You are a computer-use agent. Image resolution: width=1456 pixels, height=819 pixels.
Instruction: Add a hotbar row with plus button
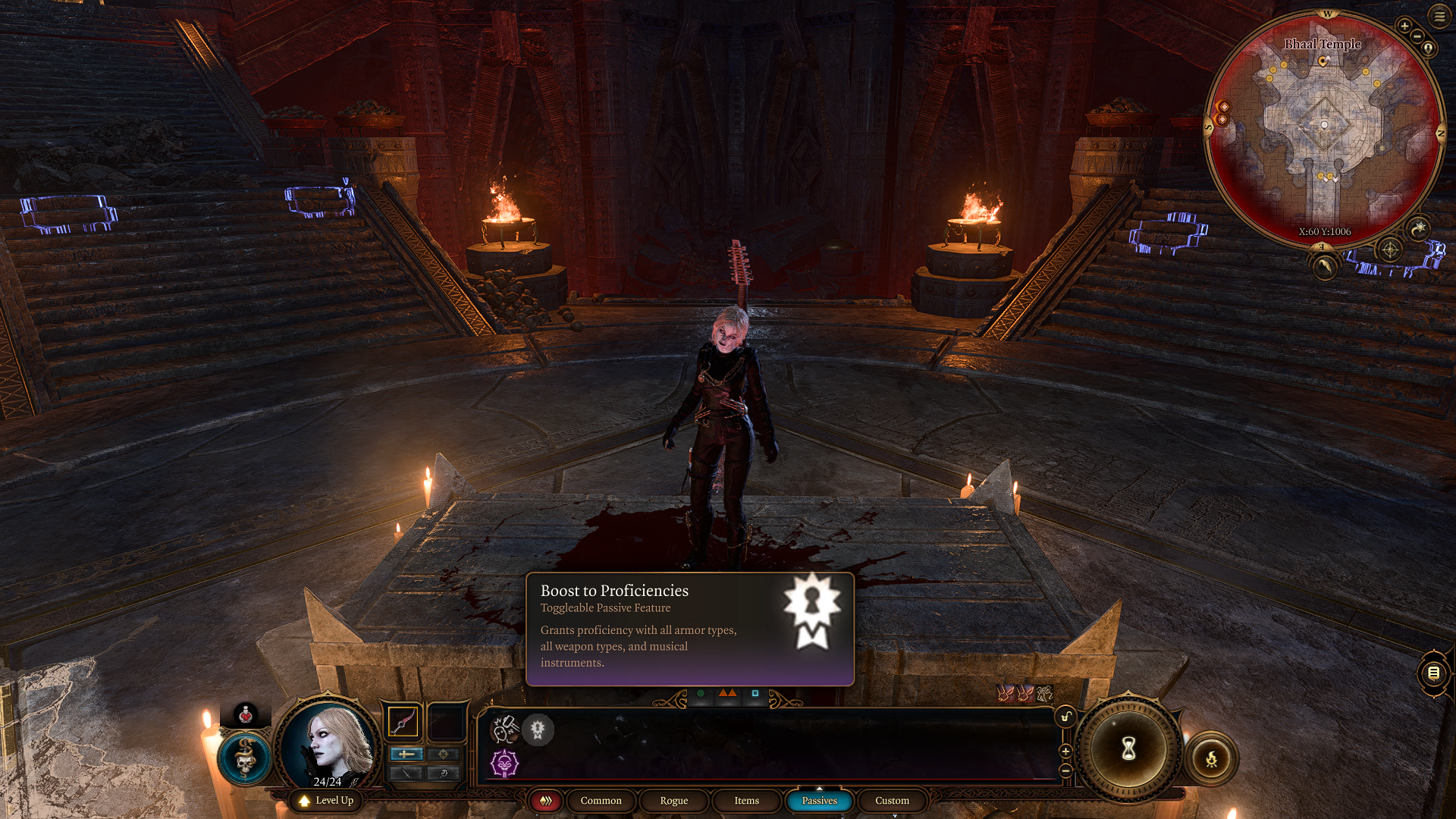coord(1065,752)
